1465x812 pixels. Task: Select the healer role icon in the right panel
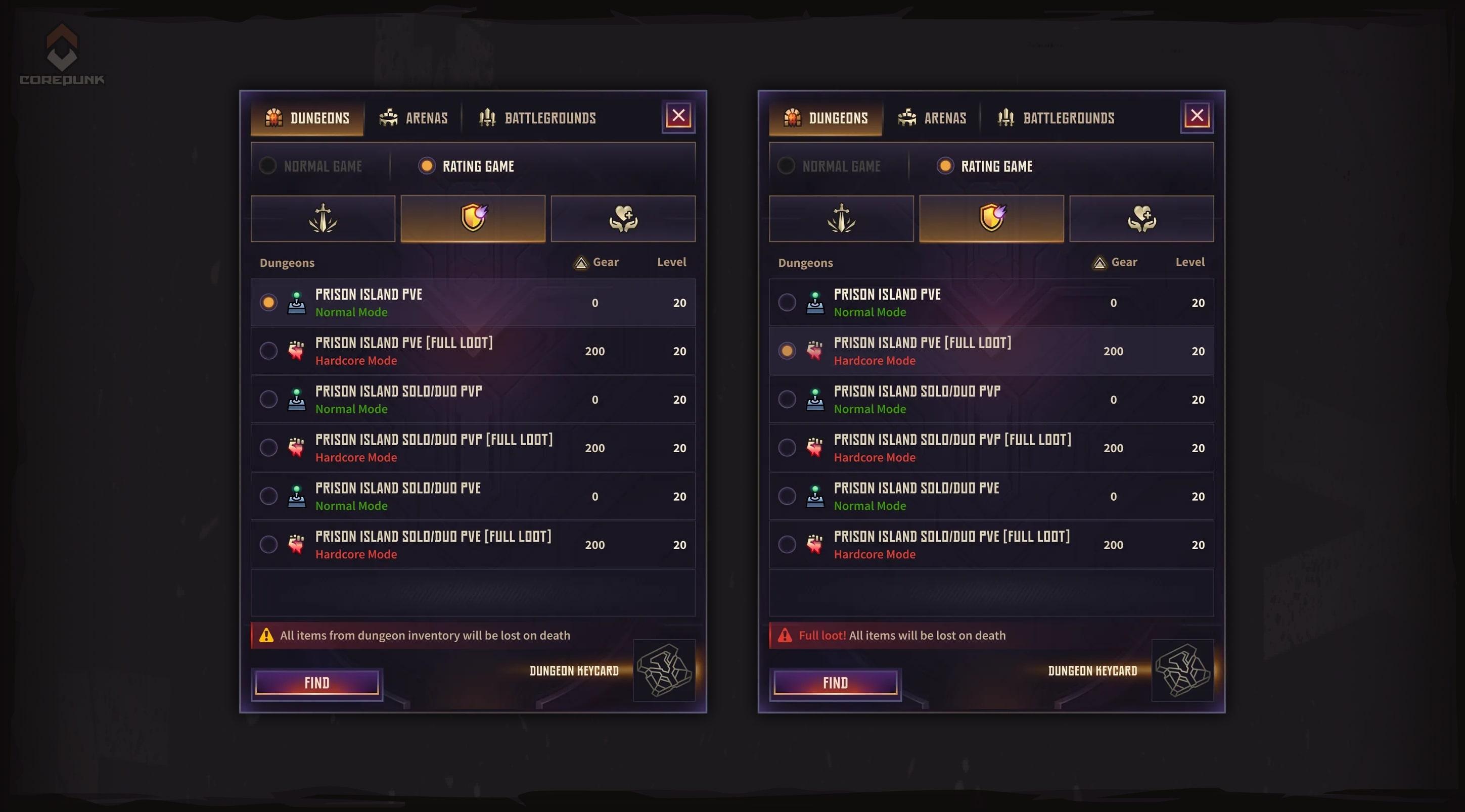[x=1141, y=218]
